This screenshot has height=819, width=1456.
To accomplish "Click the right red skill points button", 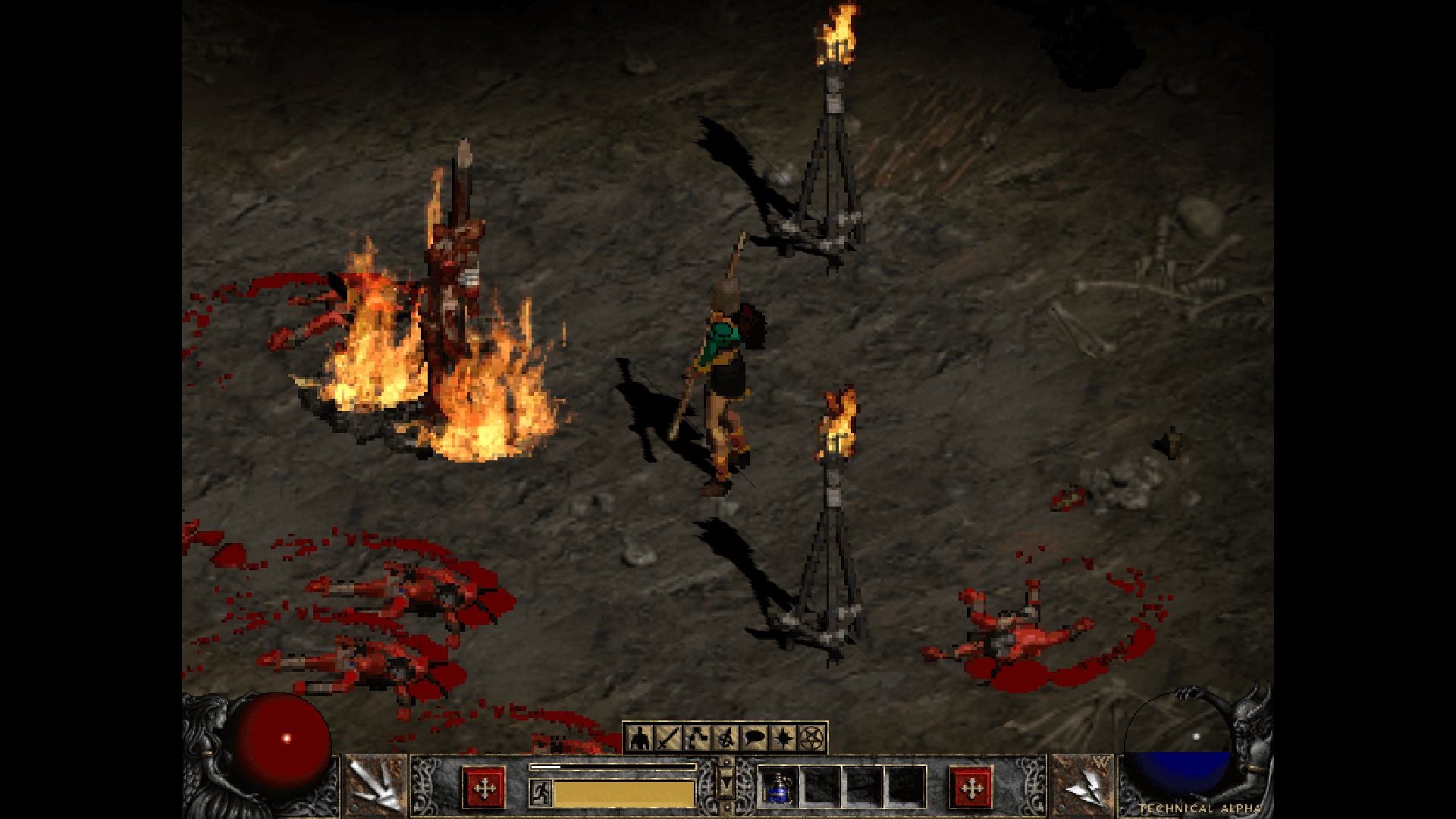I will (x=971, y=789).
